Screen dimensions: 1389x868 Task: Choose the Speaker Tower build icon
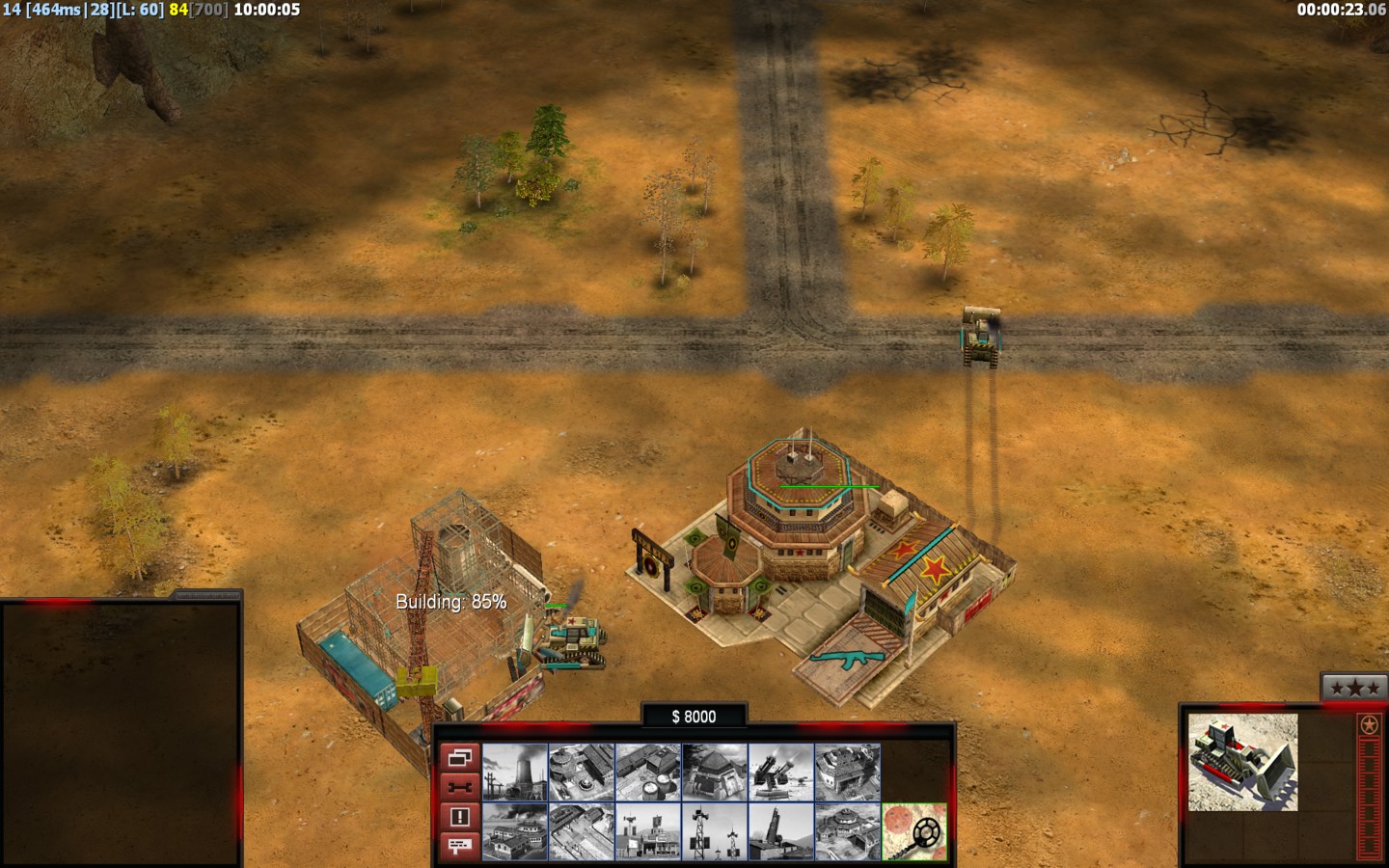[x=715, y=831]
